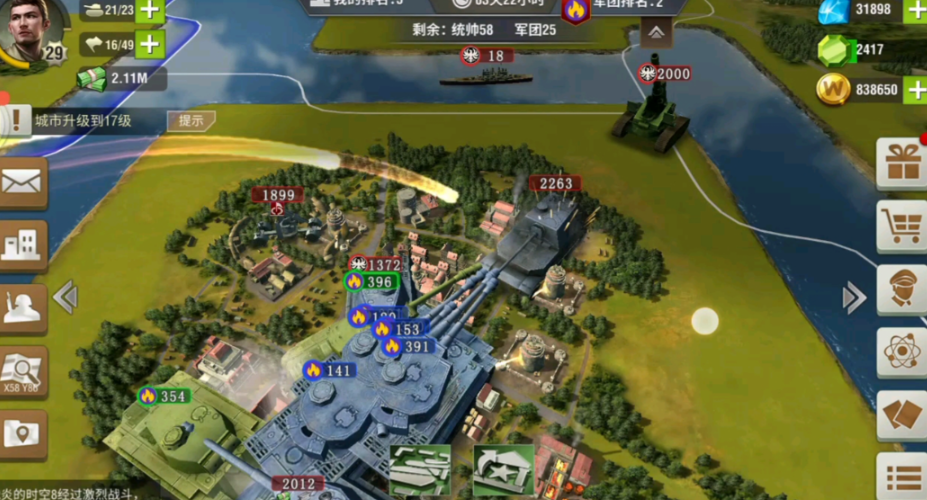Open the atom research technology menu

902,352
